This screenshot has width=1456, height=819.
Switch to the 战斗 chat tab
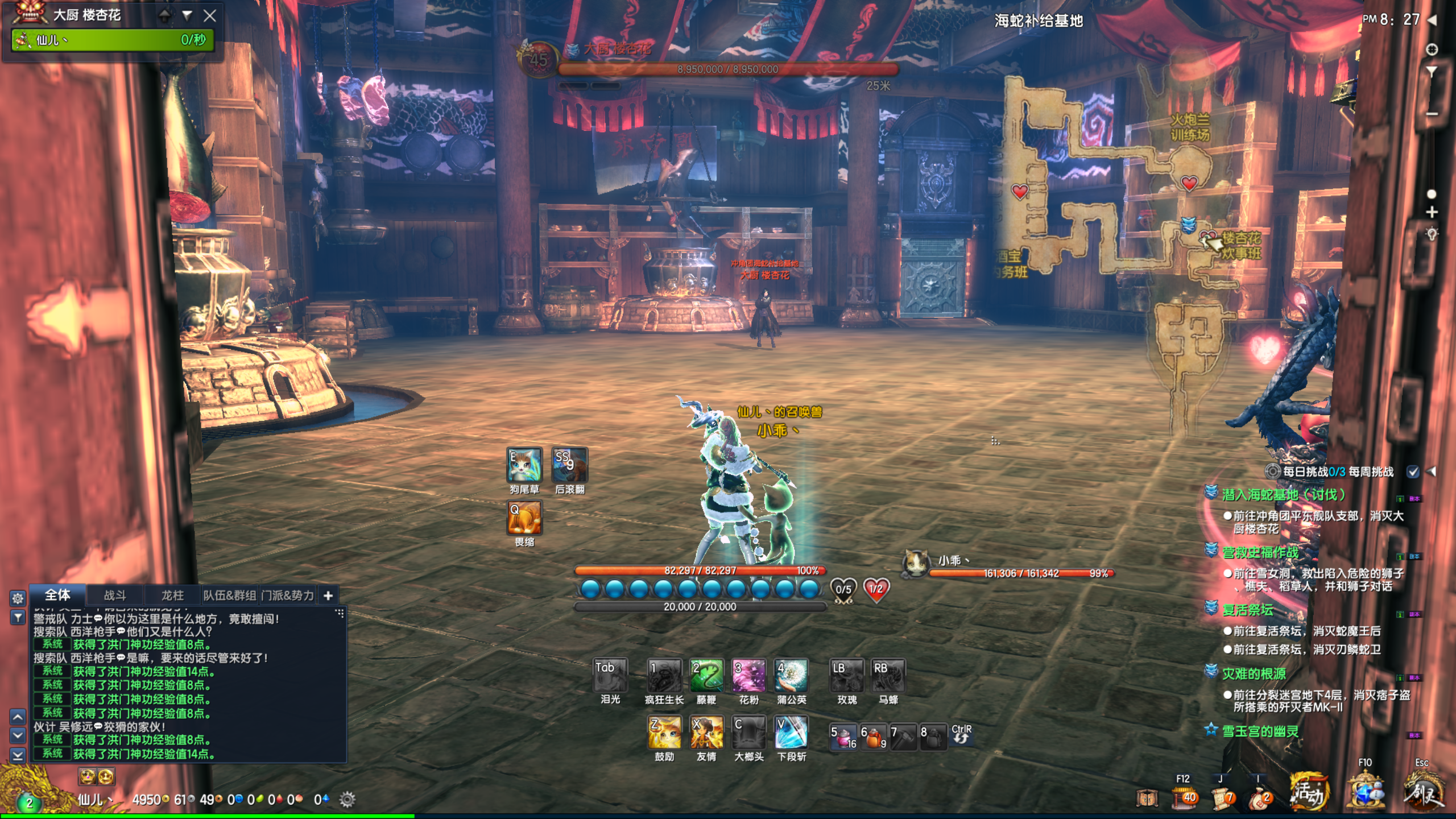(x=115, y=595)
